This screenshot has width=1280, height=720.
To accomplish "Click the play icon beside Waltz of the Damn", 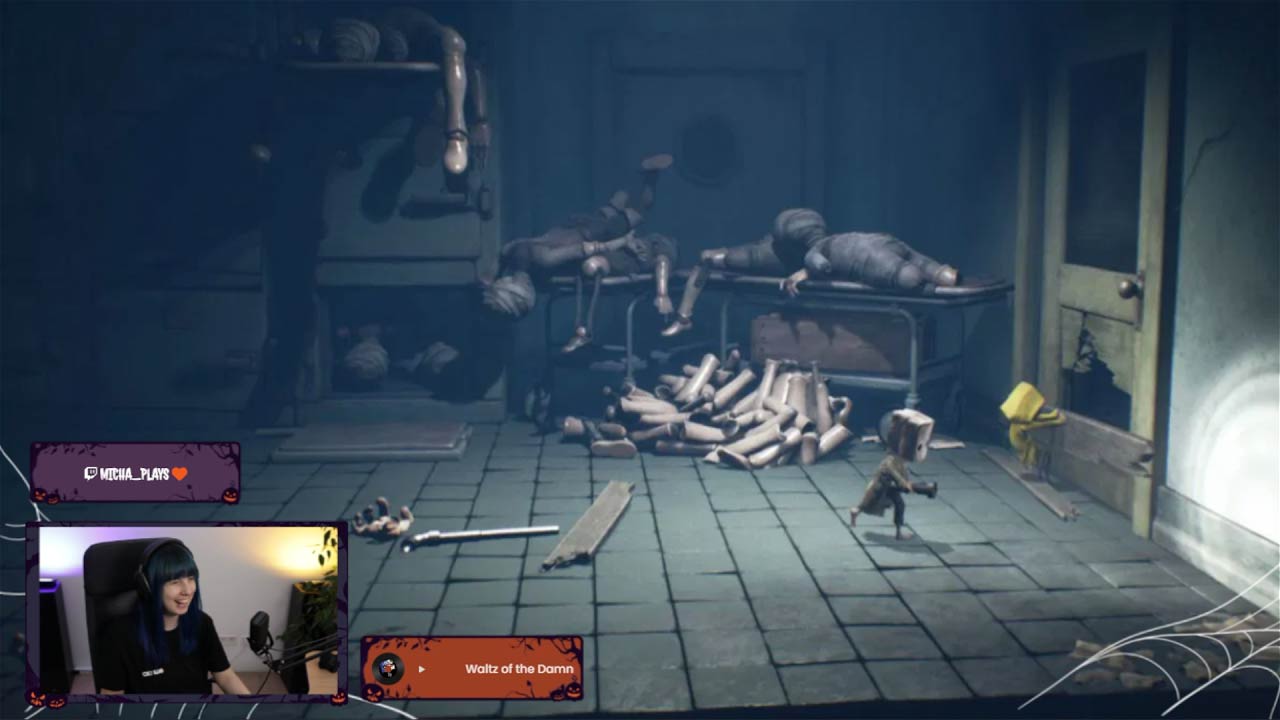I will 422,669.
